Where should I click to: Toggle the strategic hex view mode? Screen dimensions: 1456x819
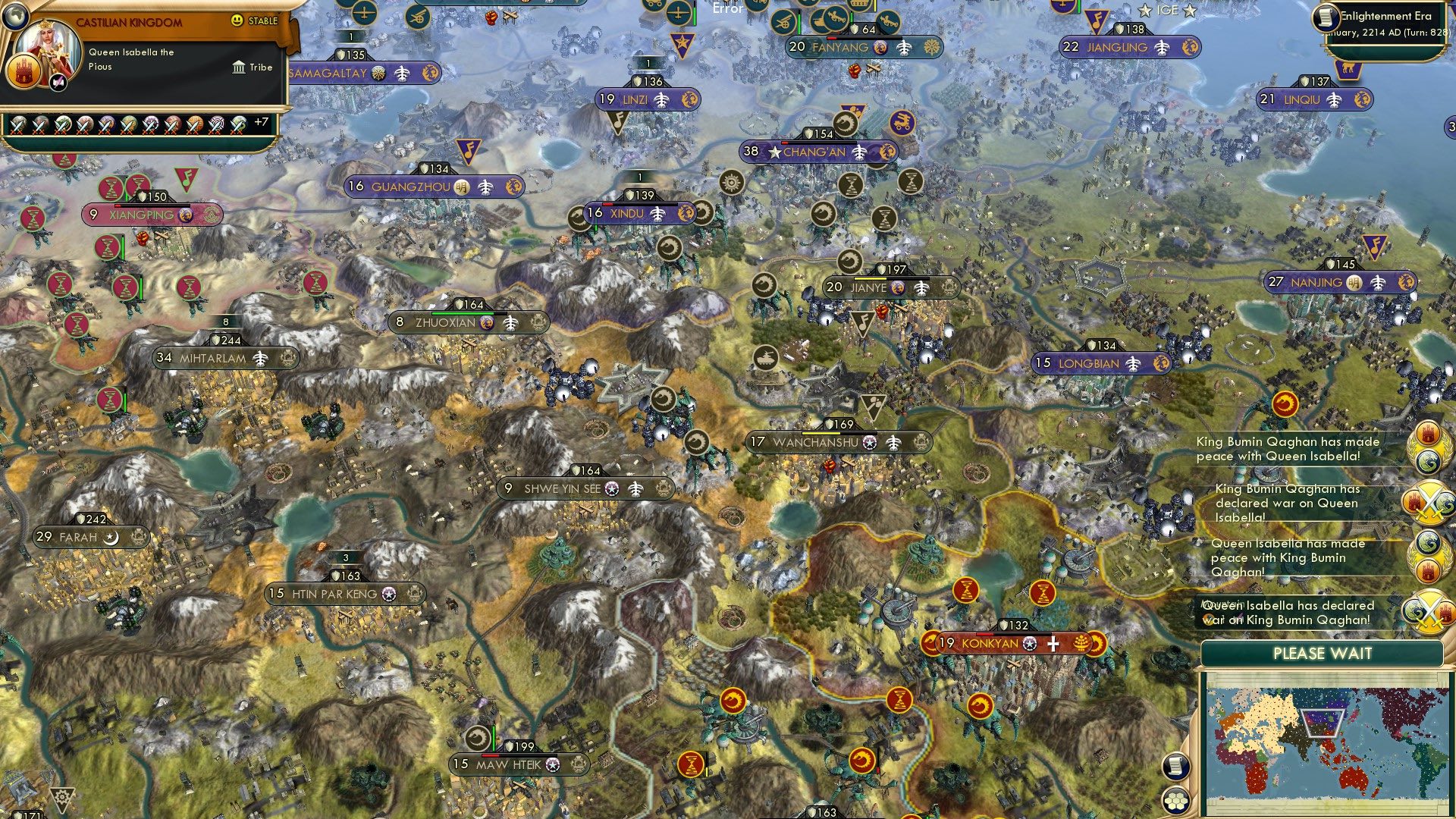pos(1175,802)
